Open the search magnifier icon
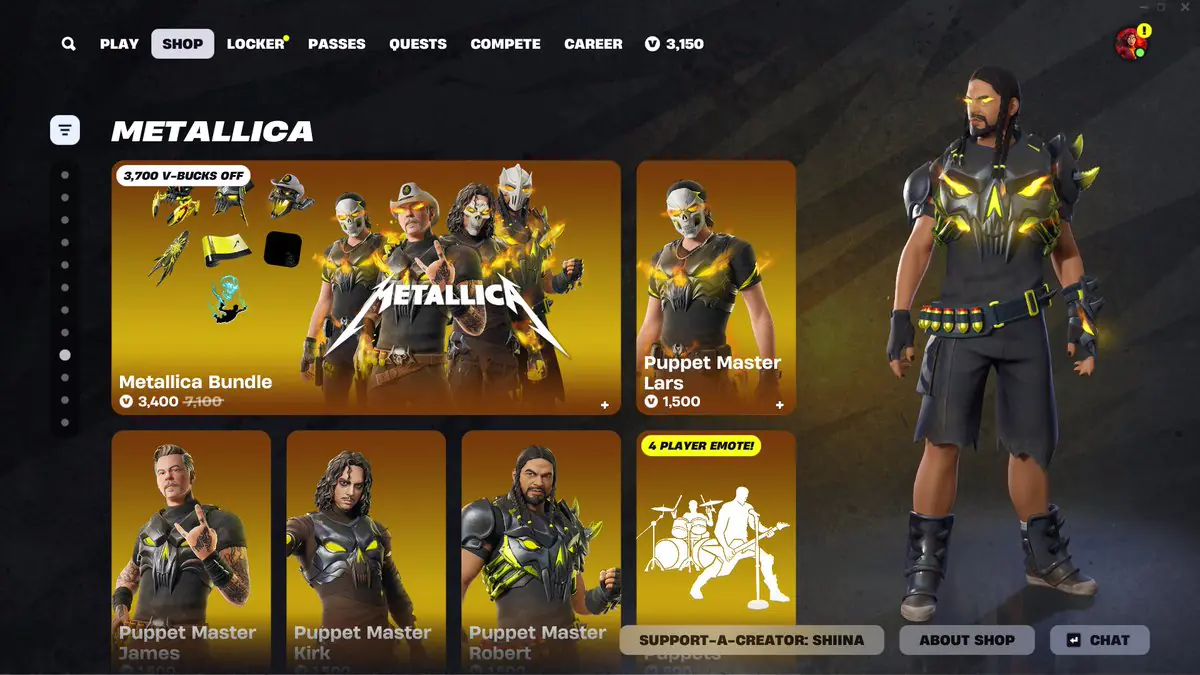Viewport: 1200px width, 675px height. tap(68, 44)
